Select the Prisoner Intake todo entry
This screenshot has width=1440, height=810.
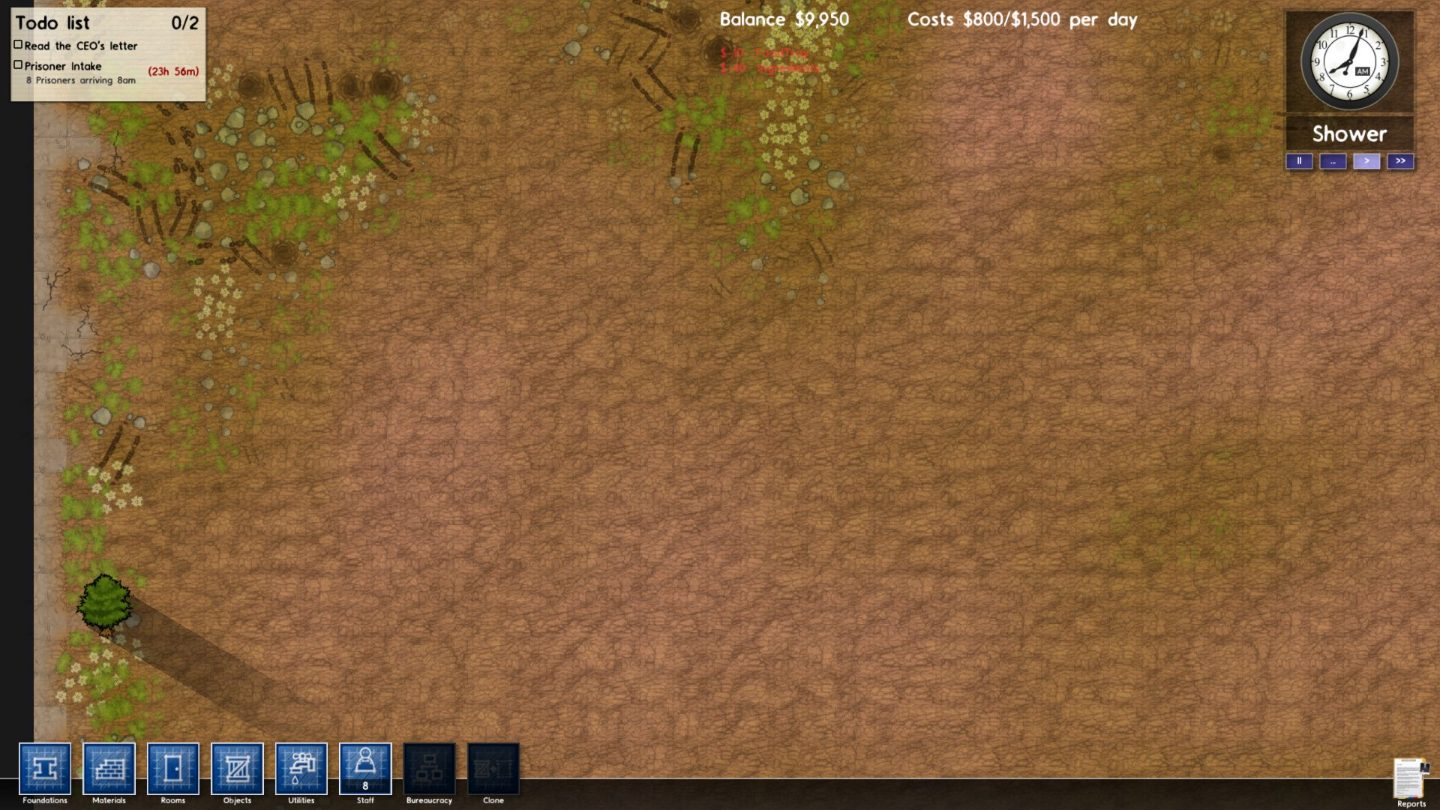[63, 66]
